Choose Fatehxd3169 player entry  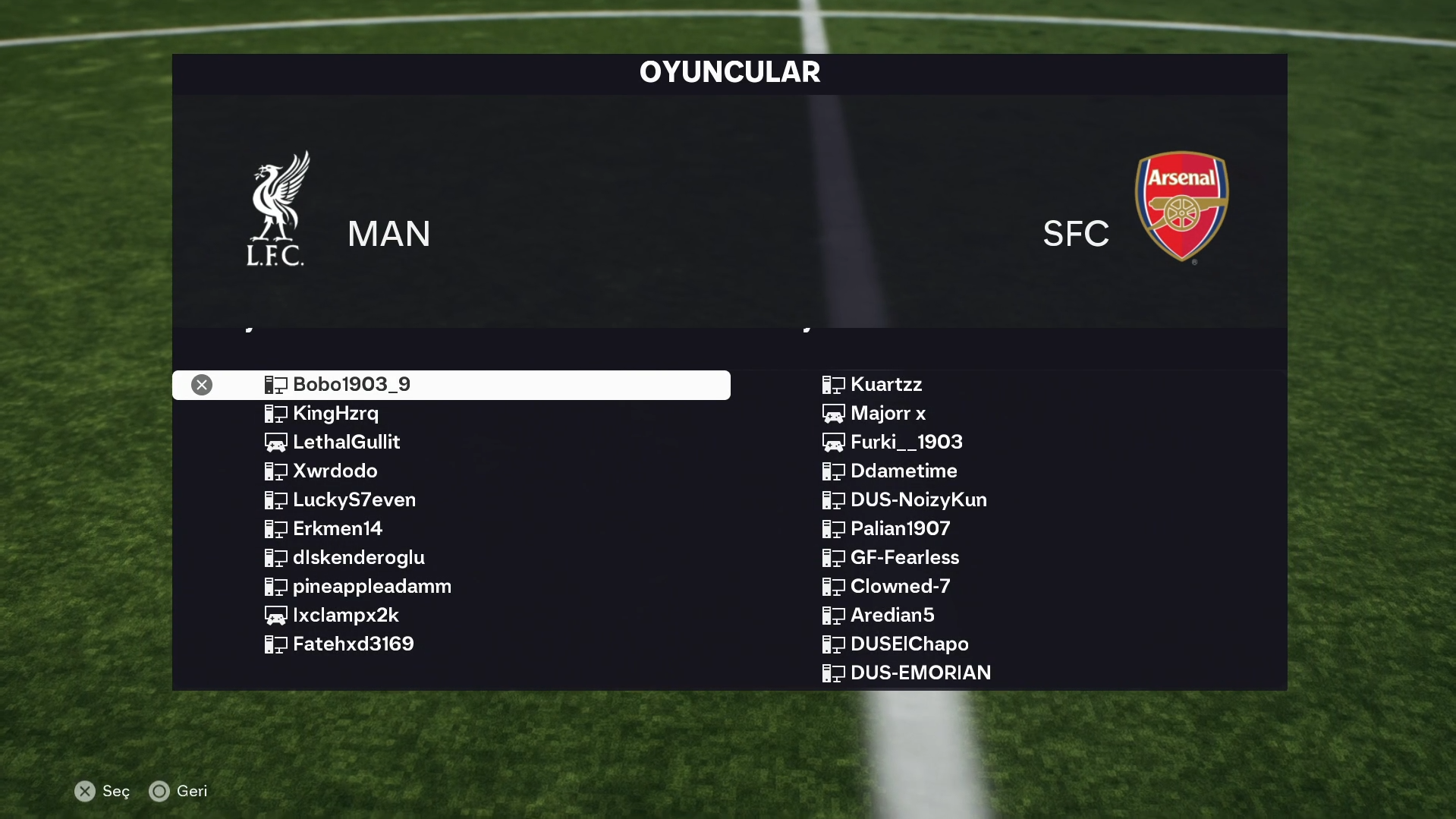click(x=353, y=644)
